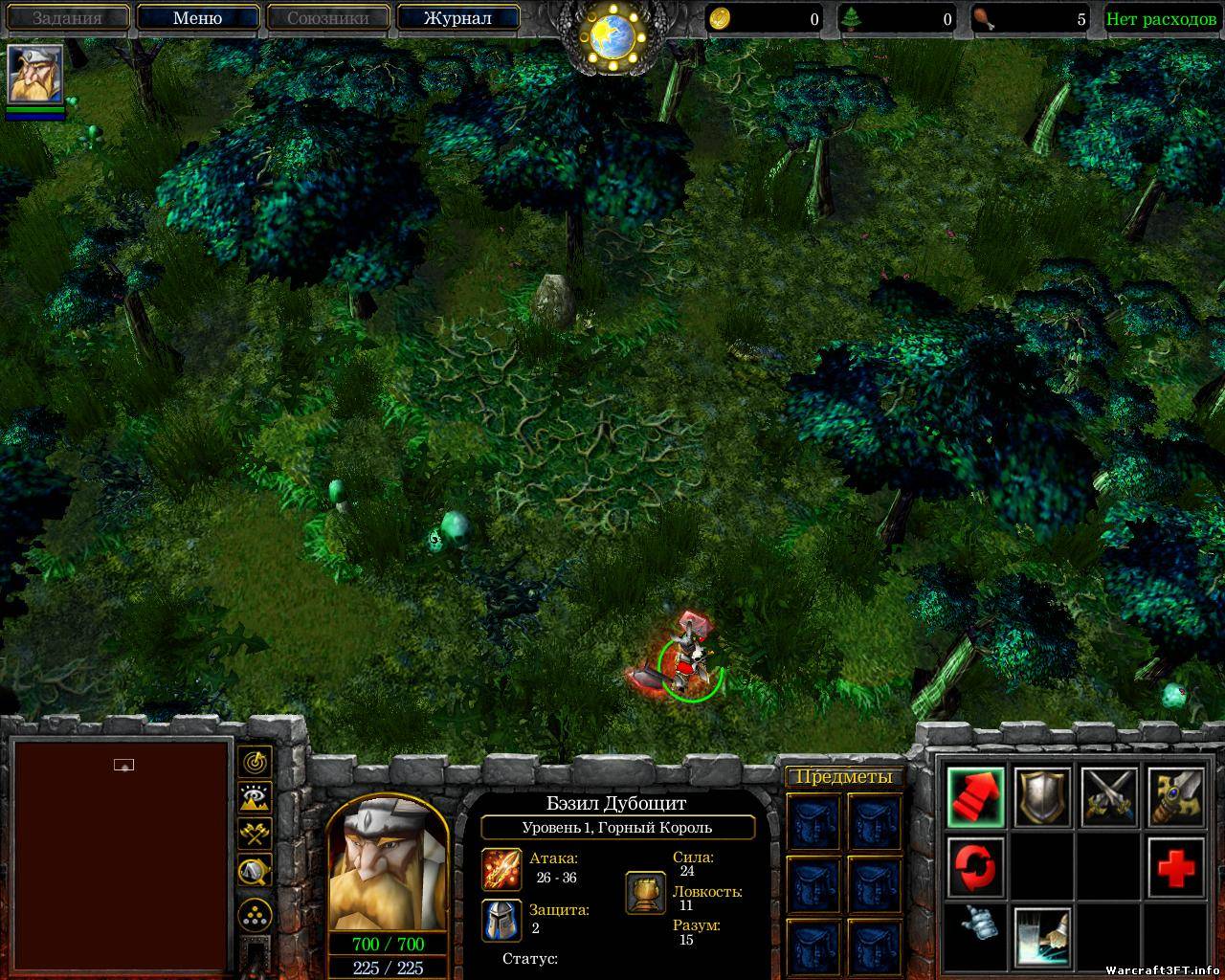Click the Mountain King's large portrait
This screenshot has width=1225, height=980.
point(388,863)
